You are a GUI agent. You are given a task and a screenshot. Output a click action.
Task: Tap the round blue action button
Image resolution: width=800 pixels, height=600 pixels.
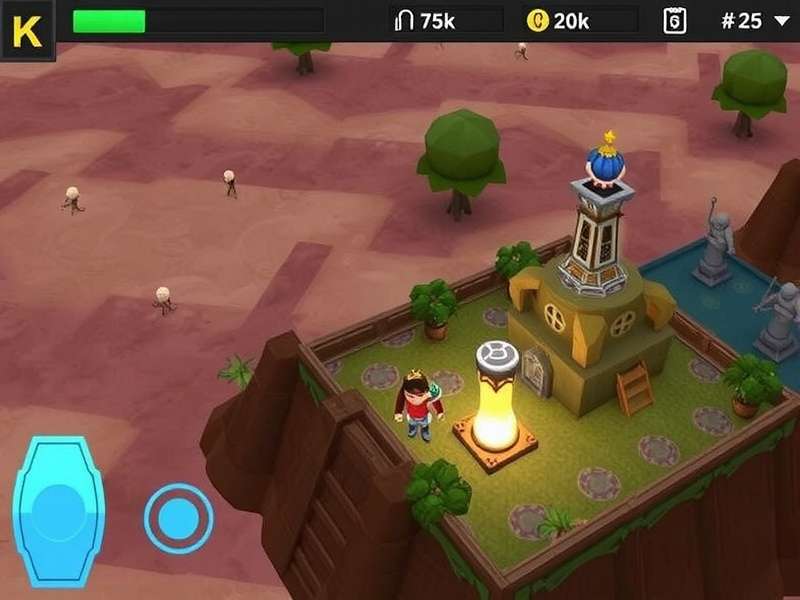coord(178,518)
